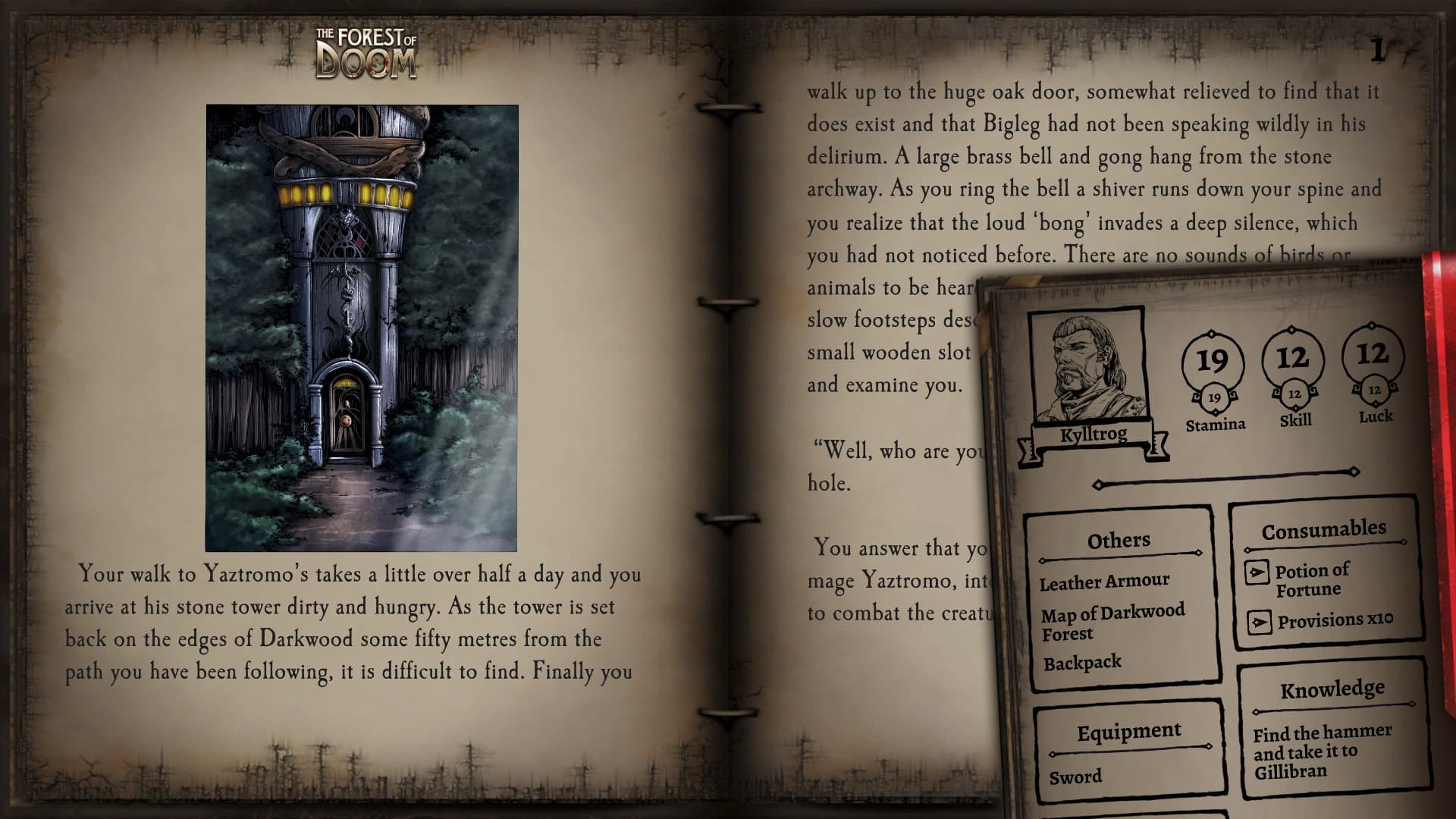Open the Knowledge panel header
This screenshot has width=1456, height=819.
[x=1332, y=691]
